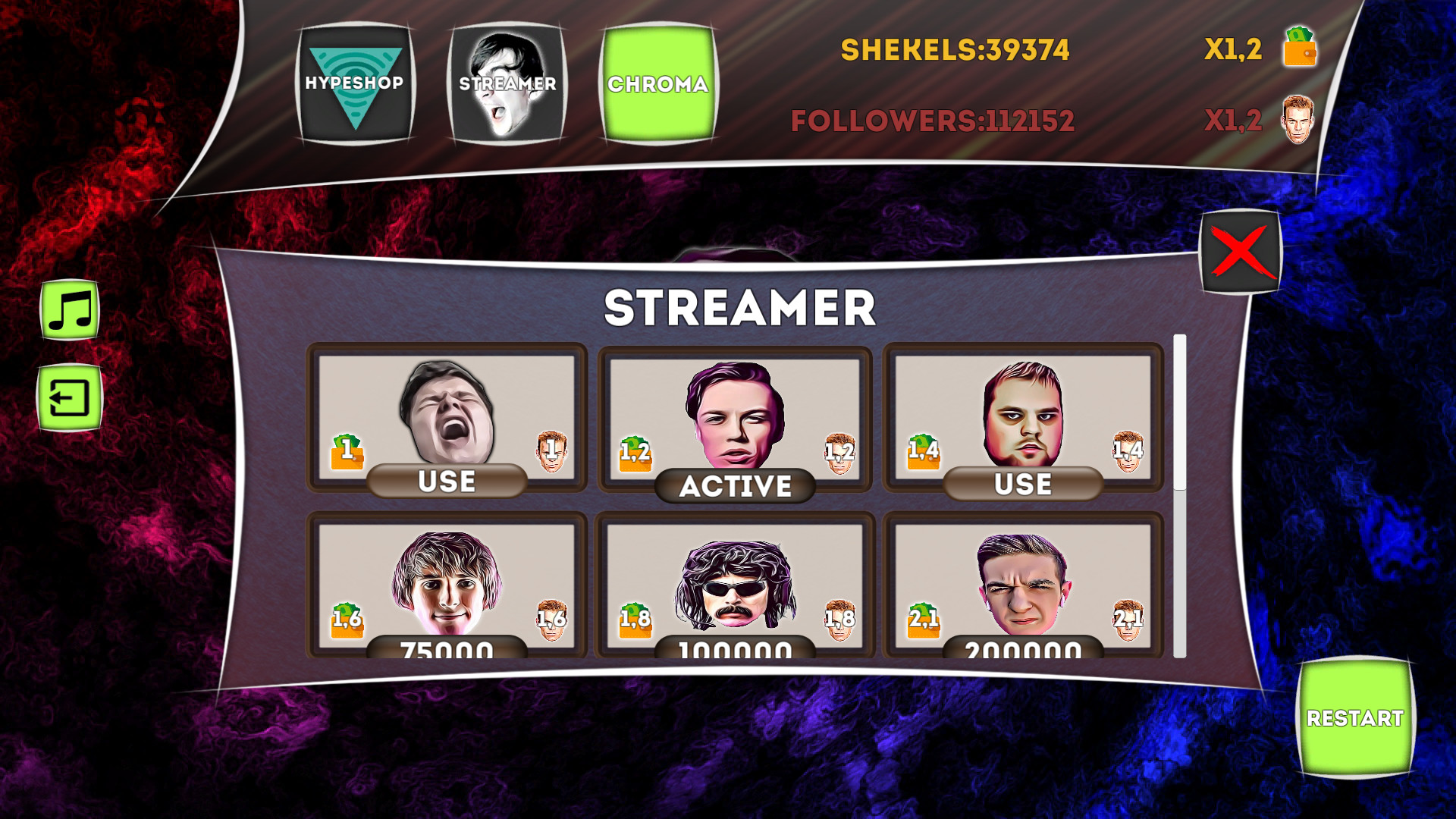This screenshot has height=819, width=1456.
Task: Buy the streamer costing 75000
Action: [446, 648]
